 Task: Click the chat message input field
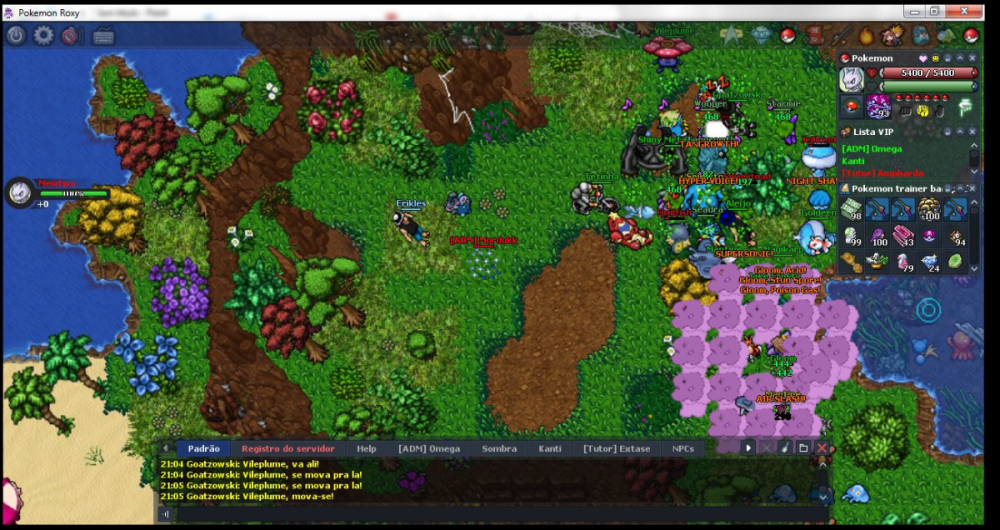pyautogui.click(x=490, y=514)
